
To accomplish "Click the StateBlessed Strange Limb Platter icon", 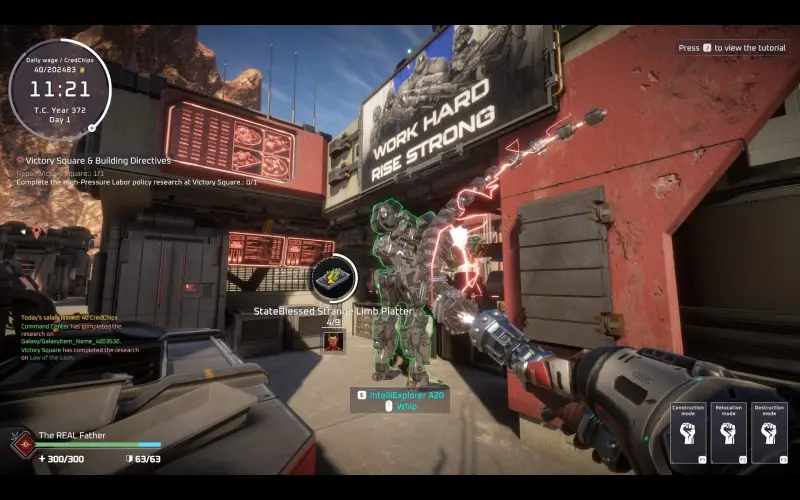I will click(x=334, y=279).
